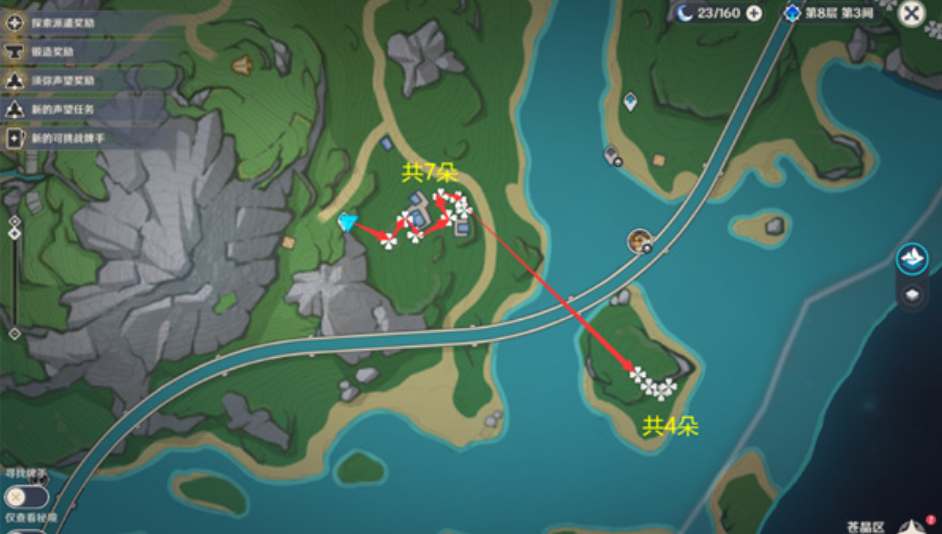Close the map with the X button
Viewport: 942px width, 534px height.
click(911, 13)
